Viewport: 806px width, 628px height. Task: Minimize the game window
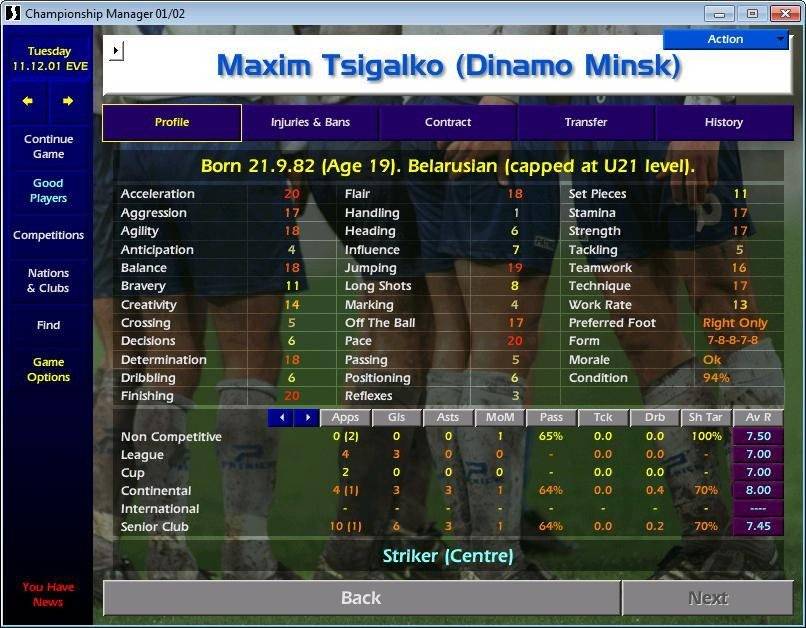(x=721, y=13)
